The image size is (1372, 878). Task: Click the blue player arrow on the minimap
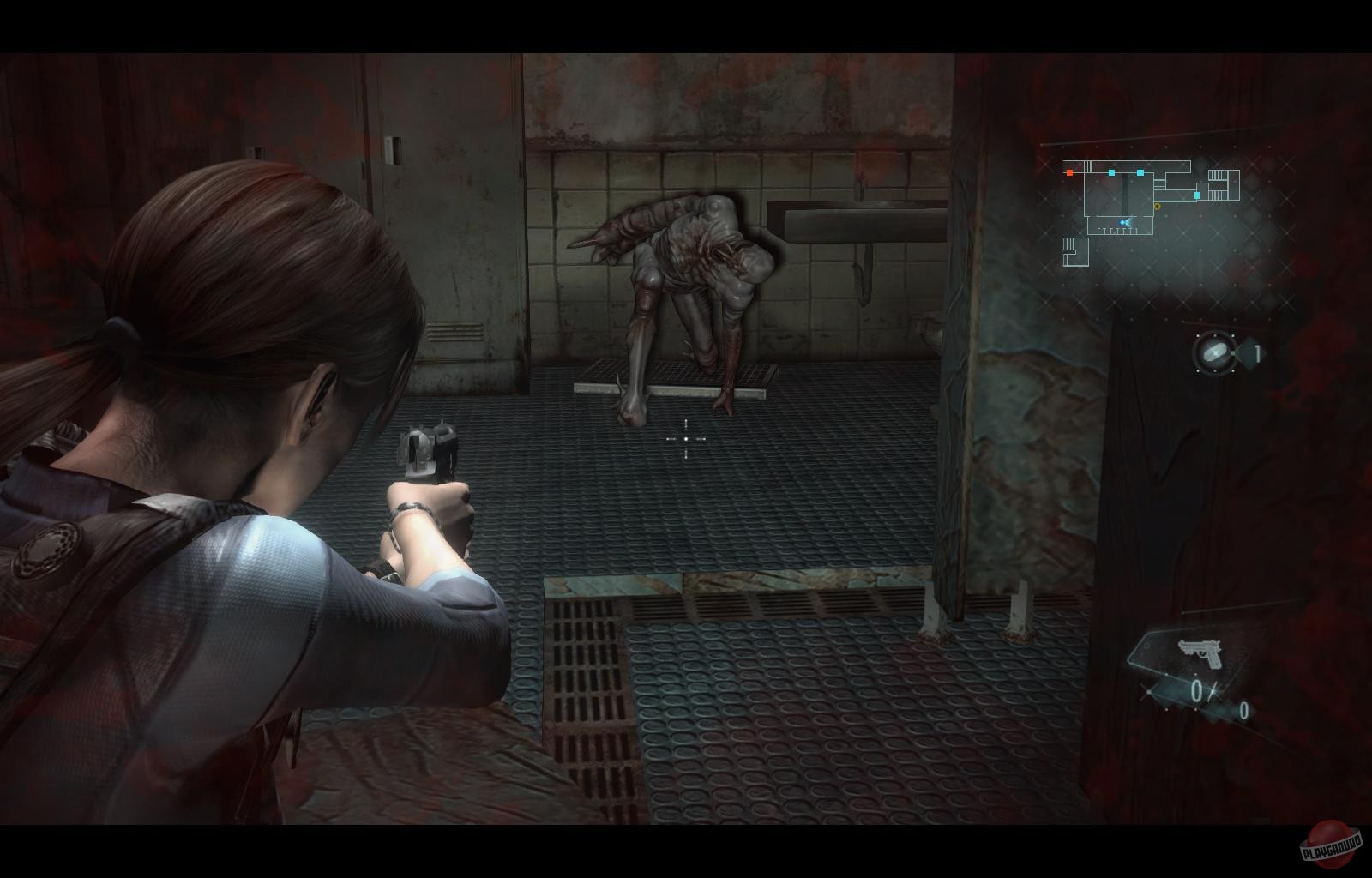click(x=1123, y=222)
